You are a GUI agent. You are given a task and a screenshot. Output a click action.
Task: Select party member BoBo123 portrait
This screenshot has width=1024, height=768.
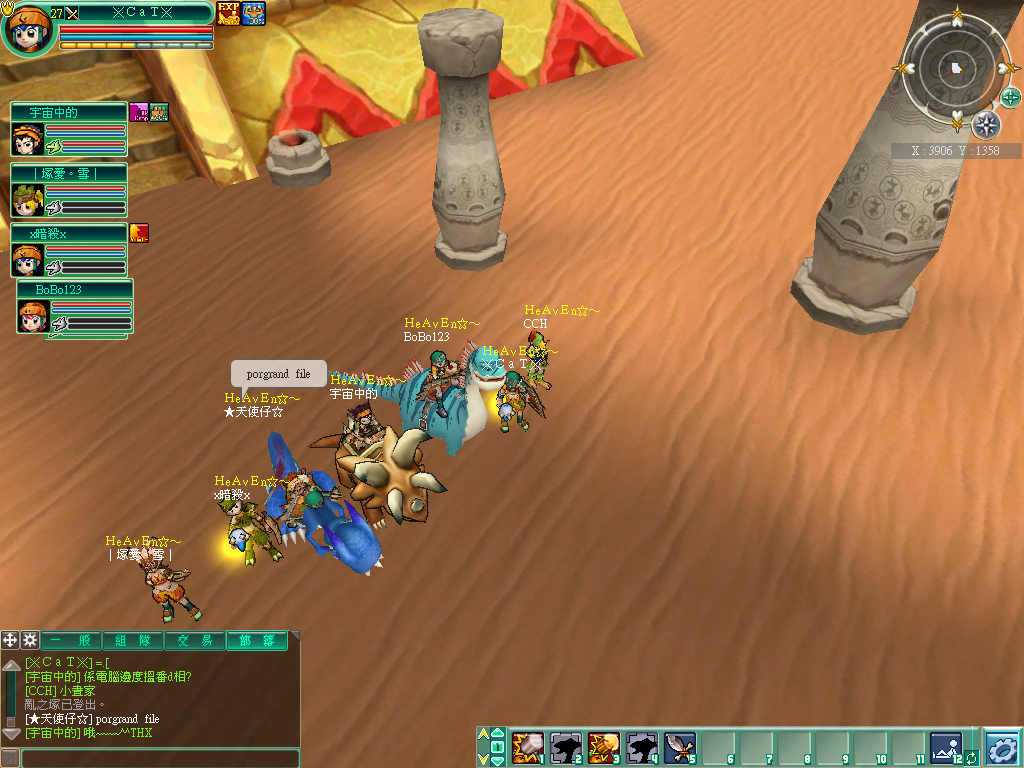coord(34,316)
